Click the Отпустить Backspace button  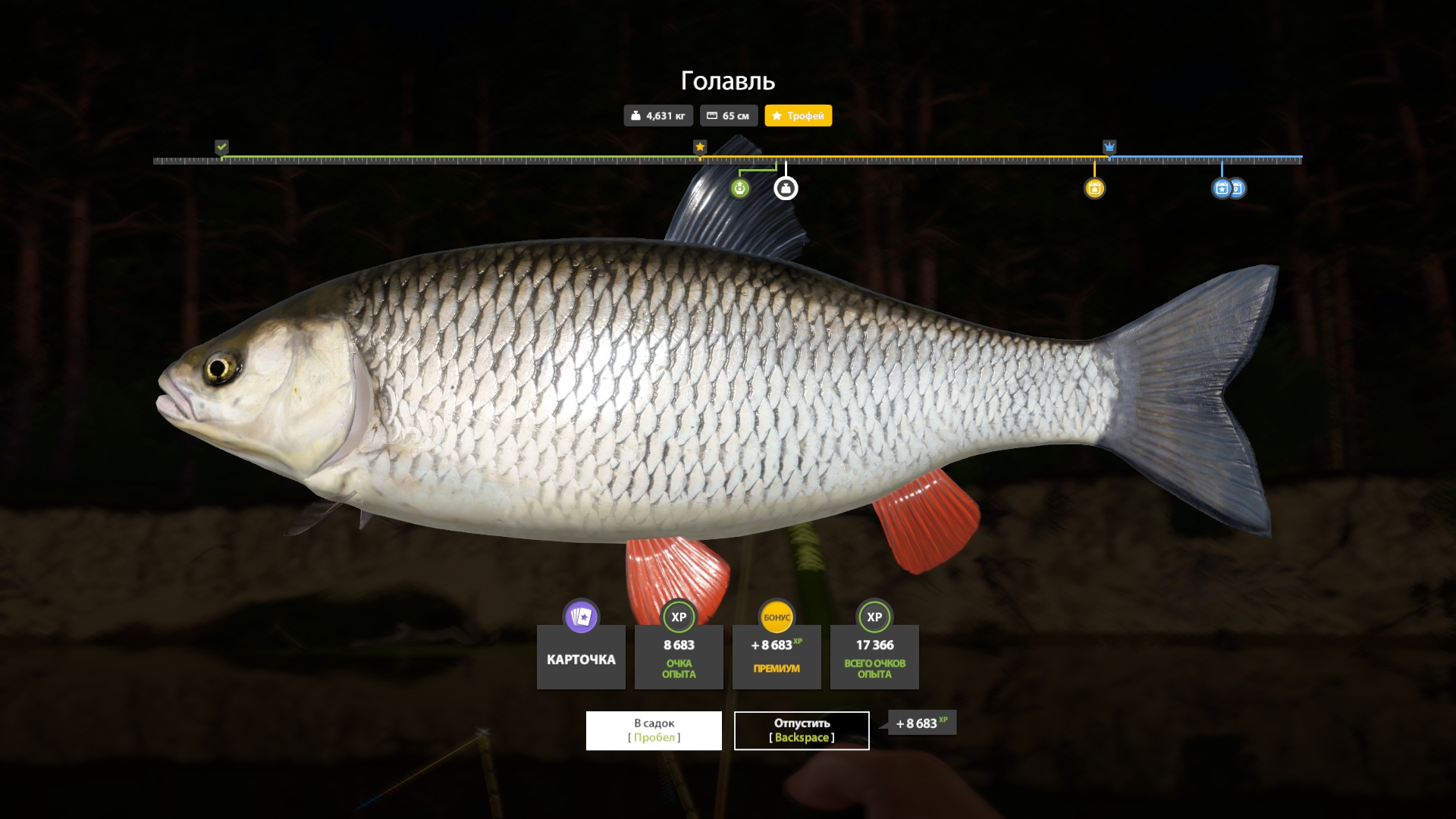click(x=801, y=730)
